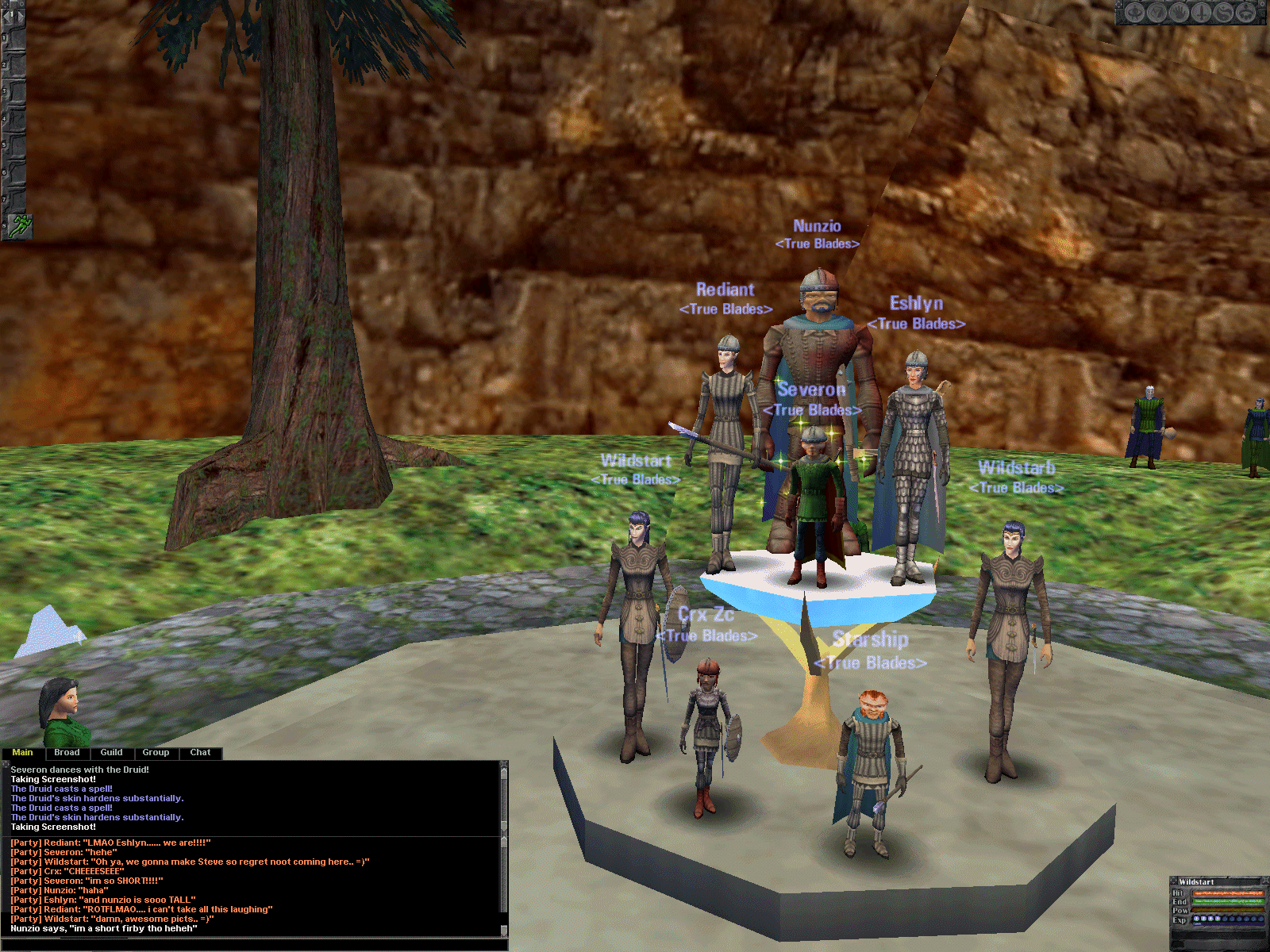This screenshot has width=1270, height=952.
Task: Switch to the Broad chat tab
Action: coord(67,752)
